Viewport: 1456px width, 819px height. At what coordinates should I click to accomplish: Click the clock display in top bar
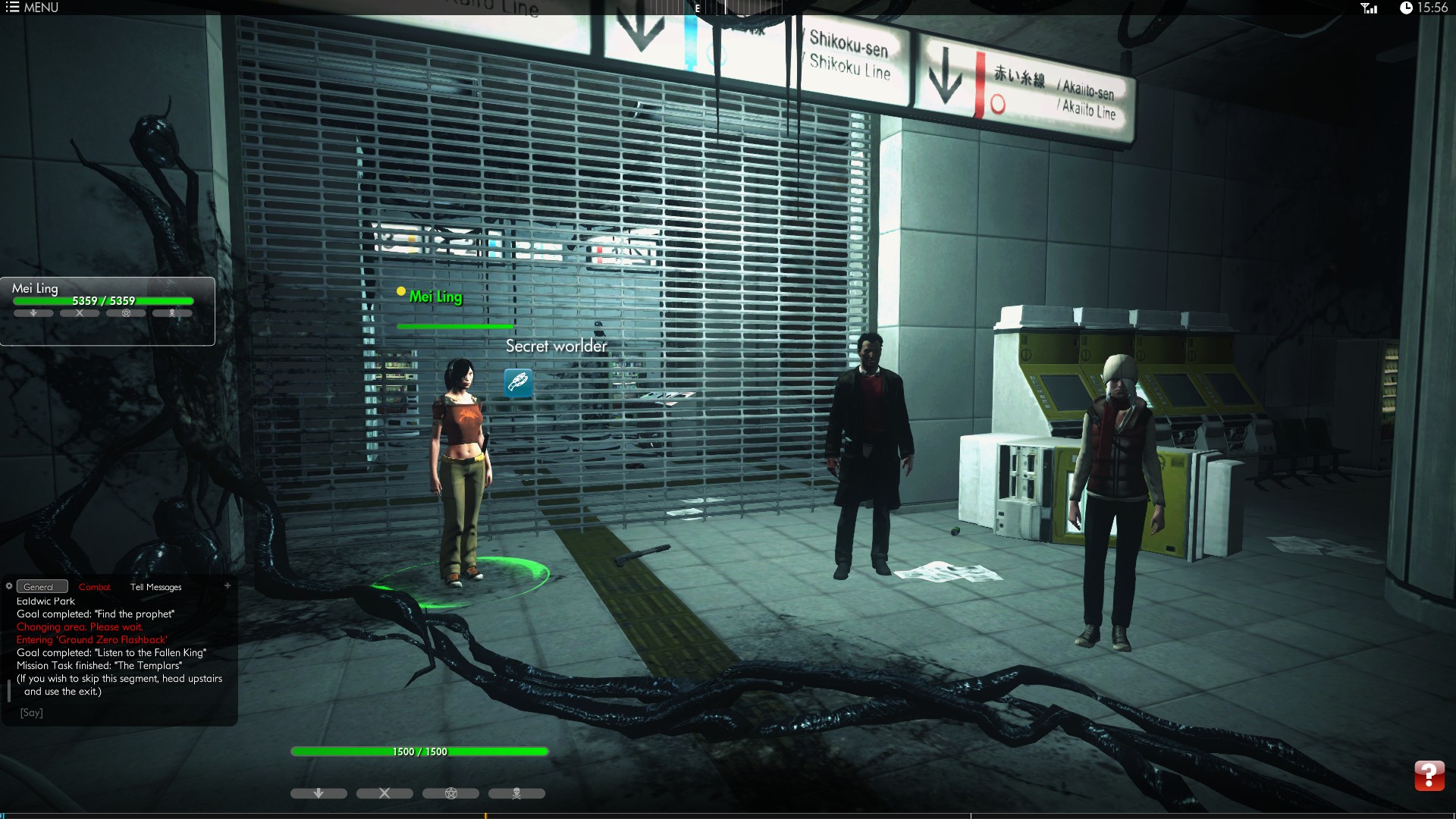(x=1423, y=8)
